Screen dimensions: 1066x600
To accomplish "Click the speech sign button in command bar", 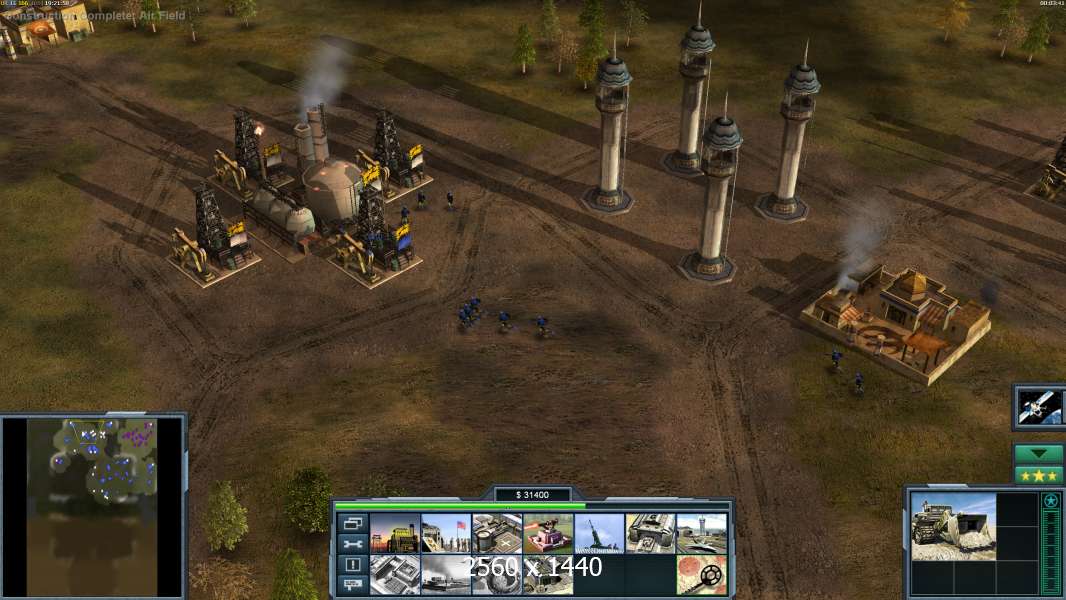I will (352, 586).
